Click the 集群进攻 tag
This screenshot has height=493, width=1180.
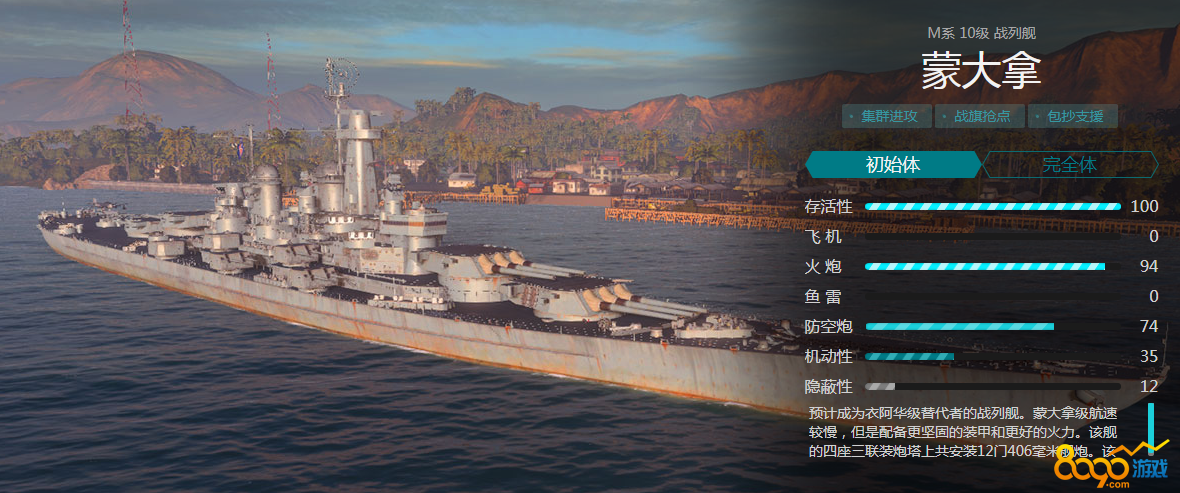tap(887, 116)
